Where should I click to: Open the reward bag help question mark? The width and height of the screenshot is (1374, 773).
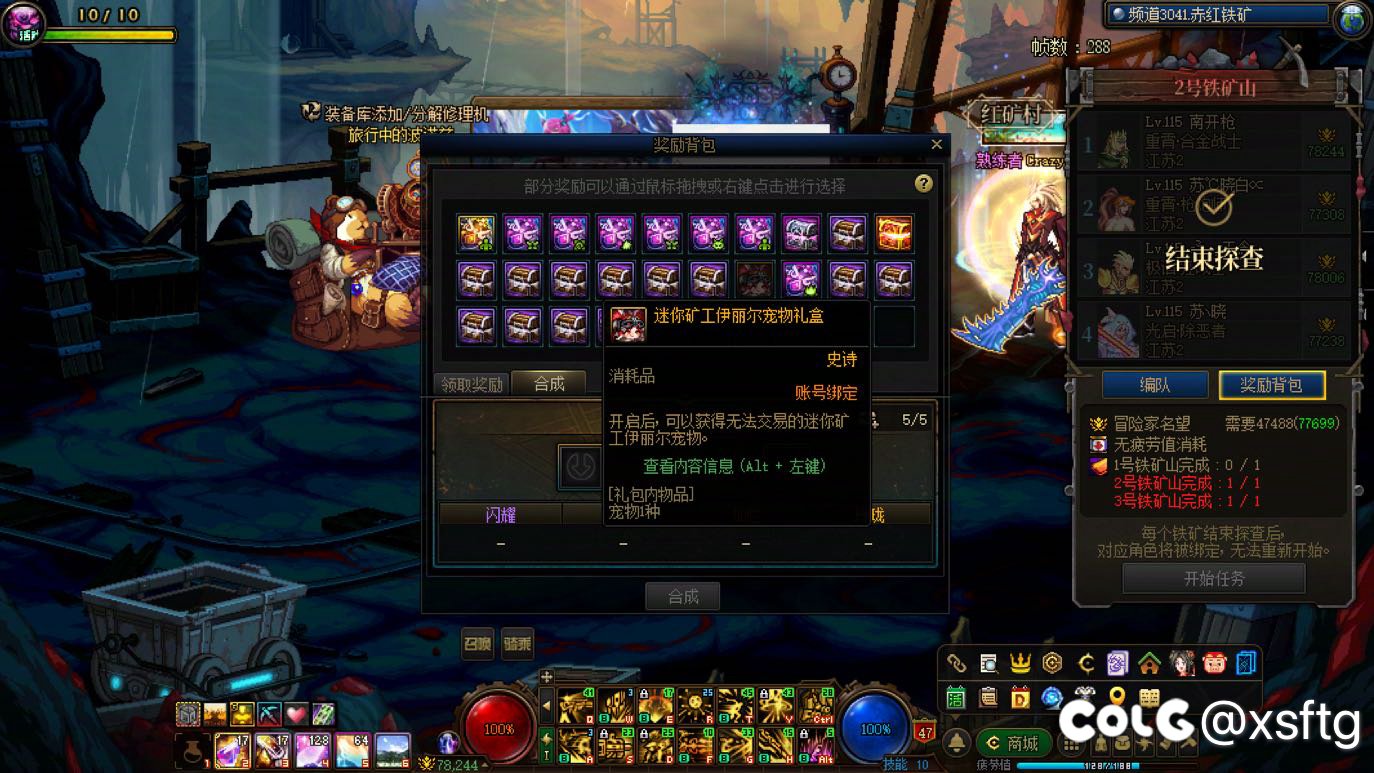click(923, 184)
